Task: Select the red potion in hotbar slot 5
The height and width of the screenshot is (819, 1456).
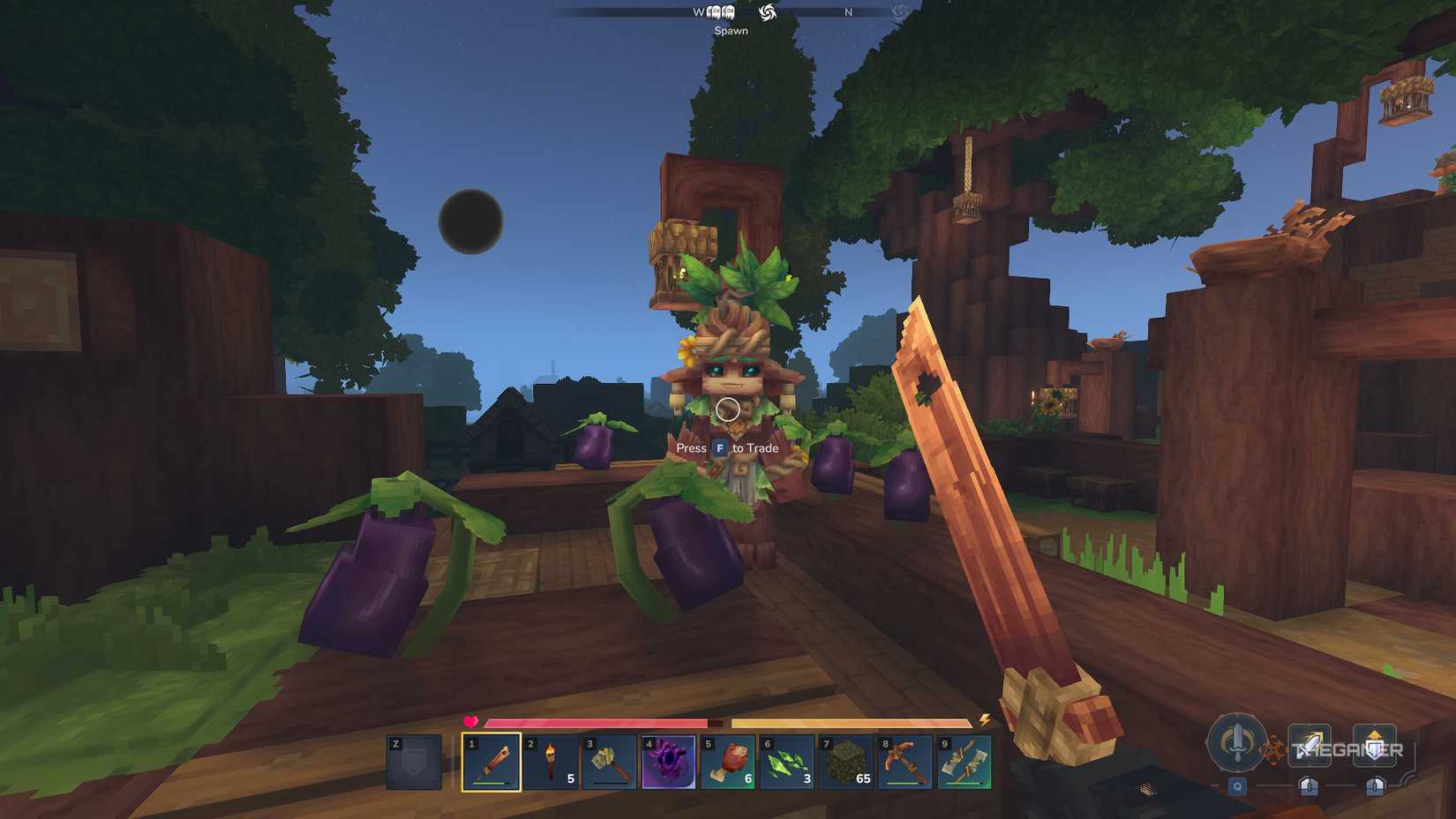Action: 730,761
